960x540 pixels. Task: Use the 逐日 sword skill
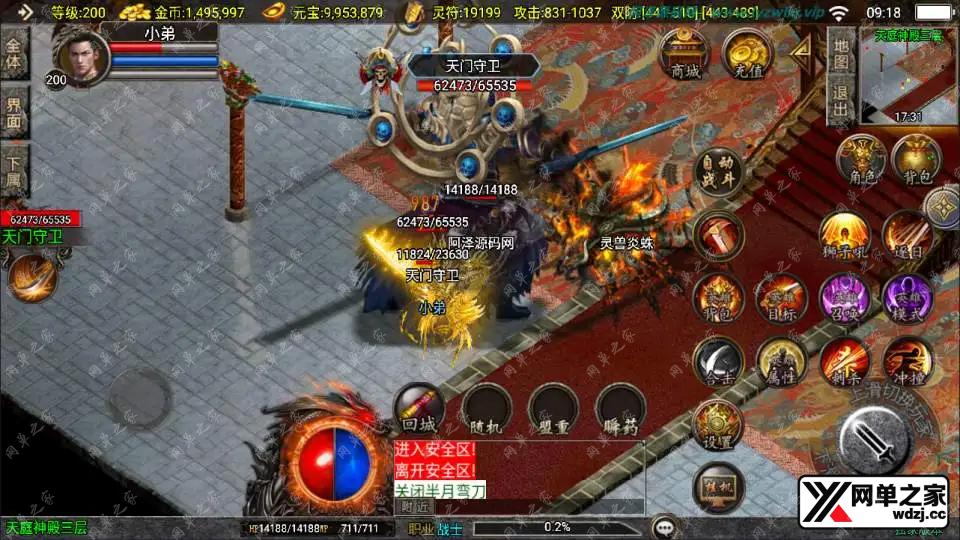point(906,234)
